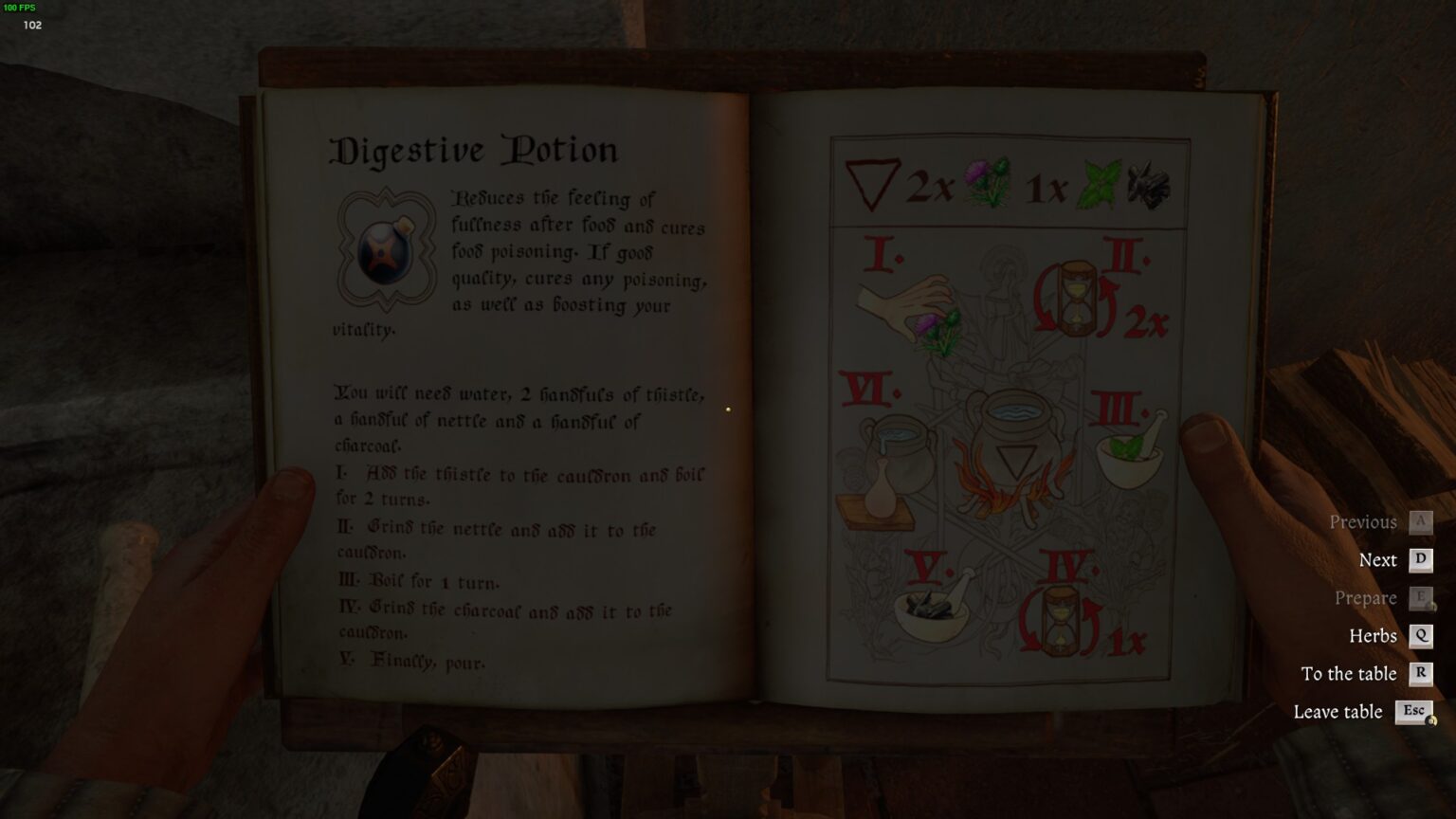Choose Prepare to brew the potion
This screenshot has width=1456, height=819.
pyautogui.click(x=1366, y=597)
